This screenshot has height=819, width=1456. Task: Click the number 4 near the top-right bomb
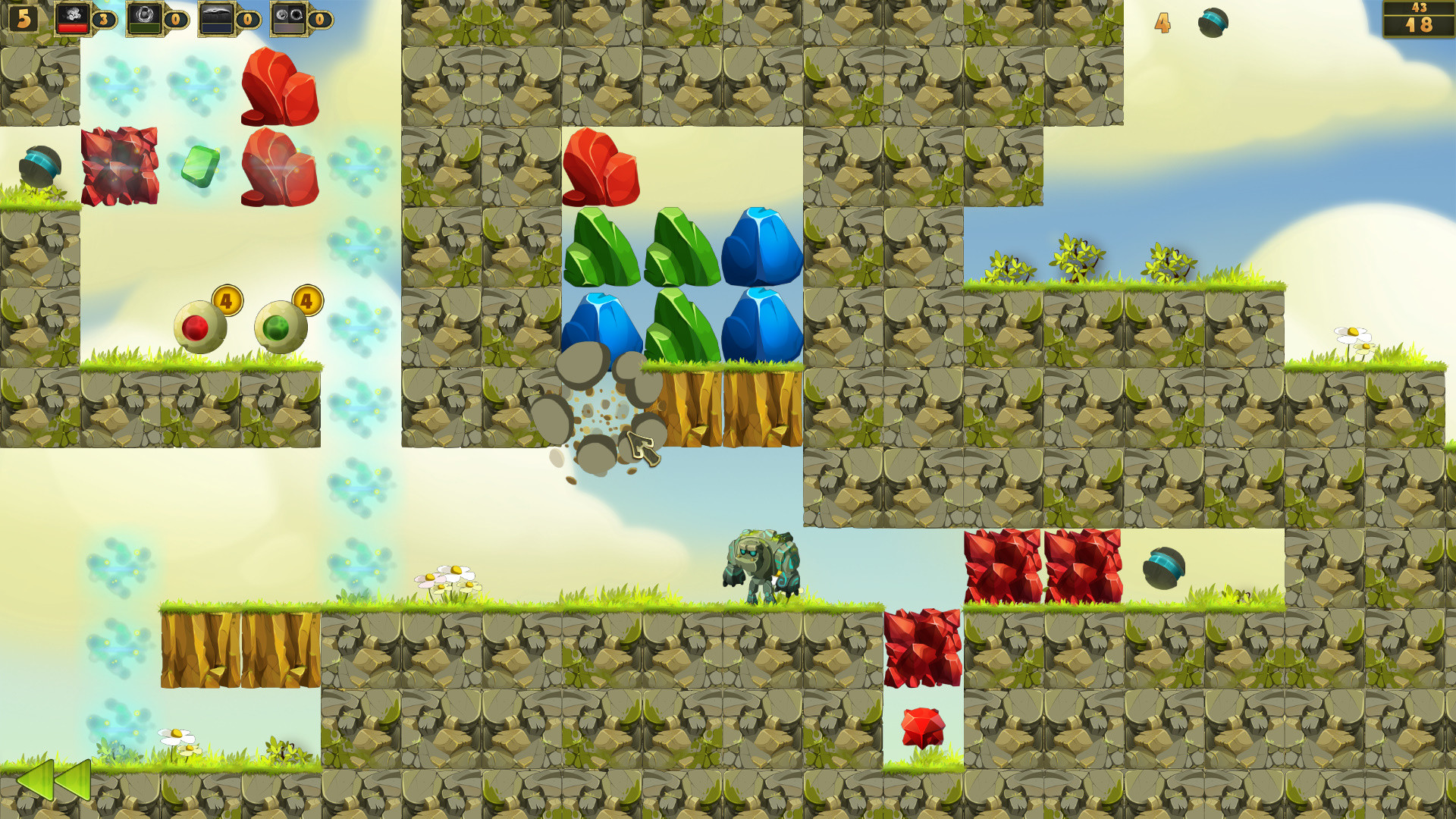point(1162,24)
